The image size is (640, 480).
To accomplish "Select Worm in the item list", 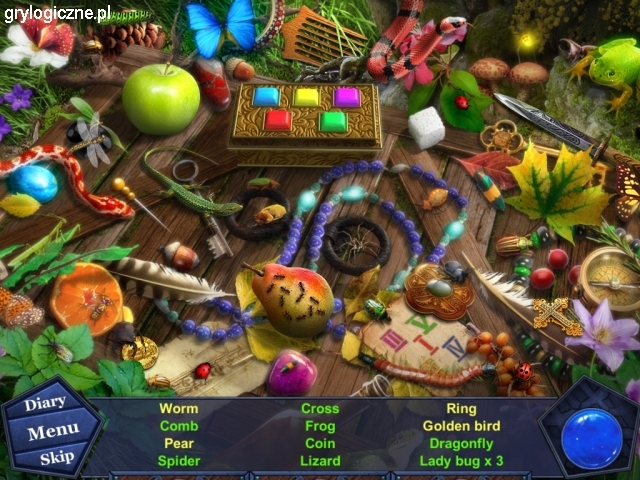I will tap(178, 408).
